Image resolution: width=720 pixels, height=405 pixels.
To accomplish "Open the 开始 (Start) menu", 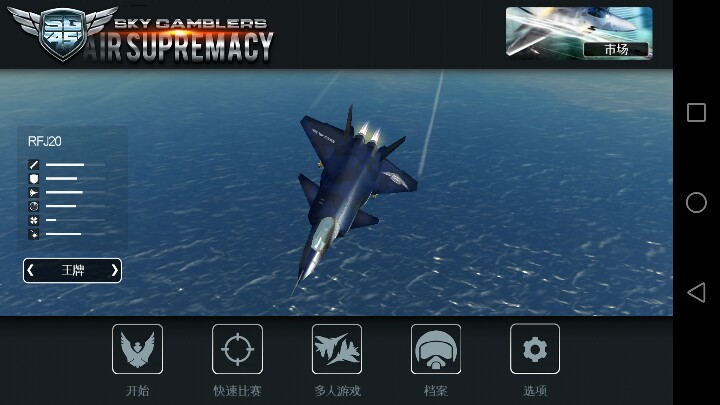I will [137, 350].
